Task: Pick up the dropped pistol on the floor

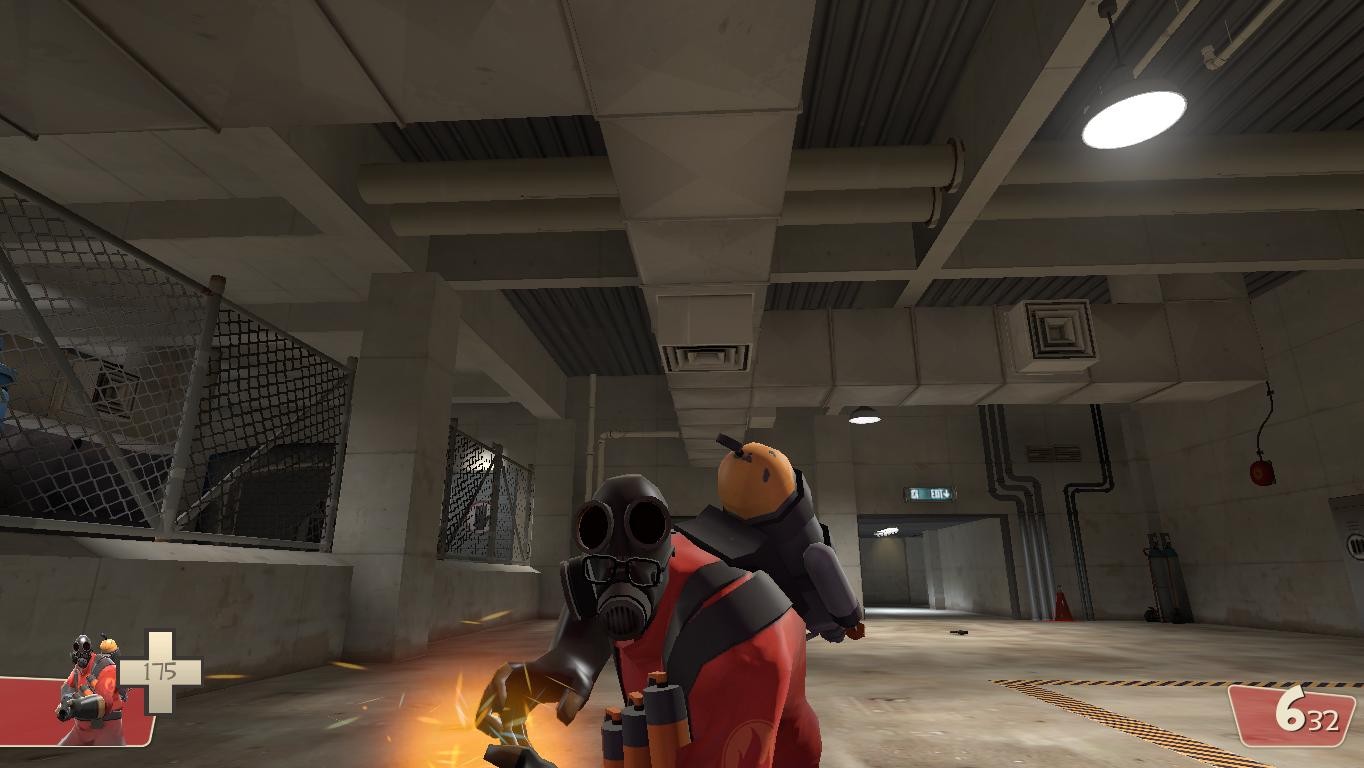Action: pyautogui.click(x=958, y=632)
